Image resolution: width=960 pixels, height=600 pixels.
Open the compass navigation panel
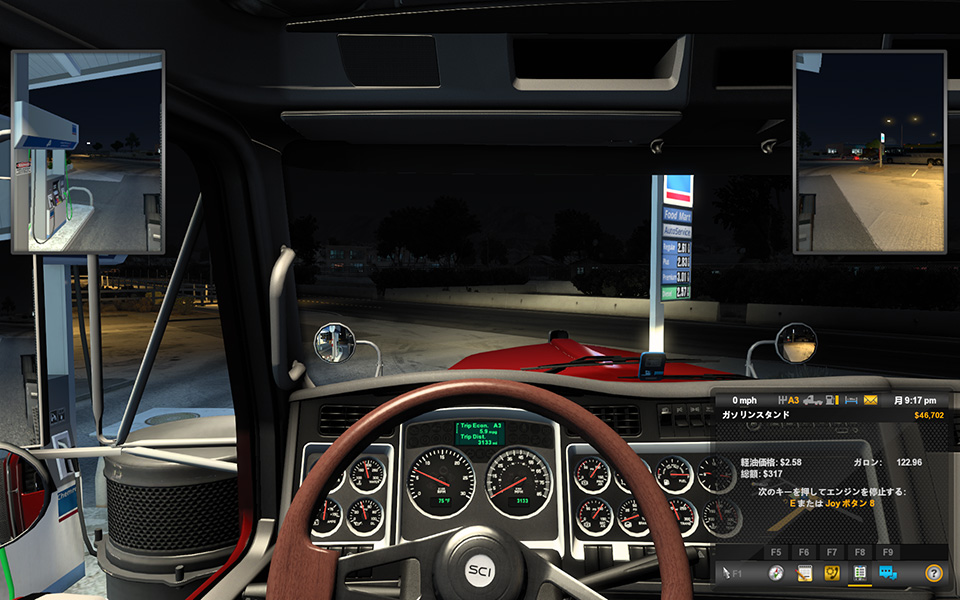(775, 574)
